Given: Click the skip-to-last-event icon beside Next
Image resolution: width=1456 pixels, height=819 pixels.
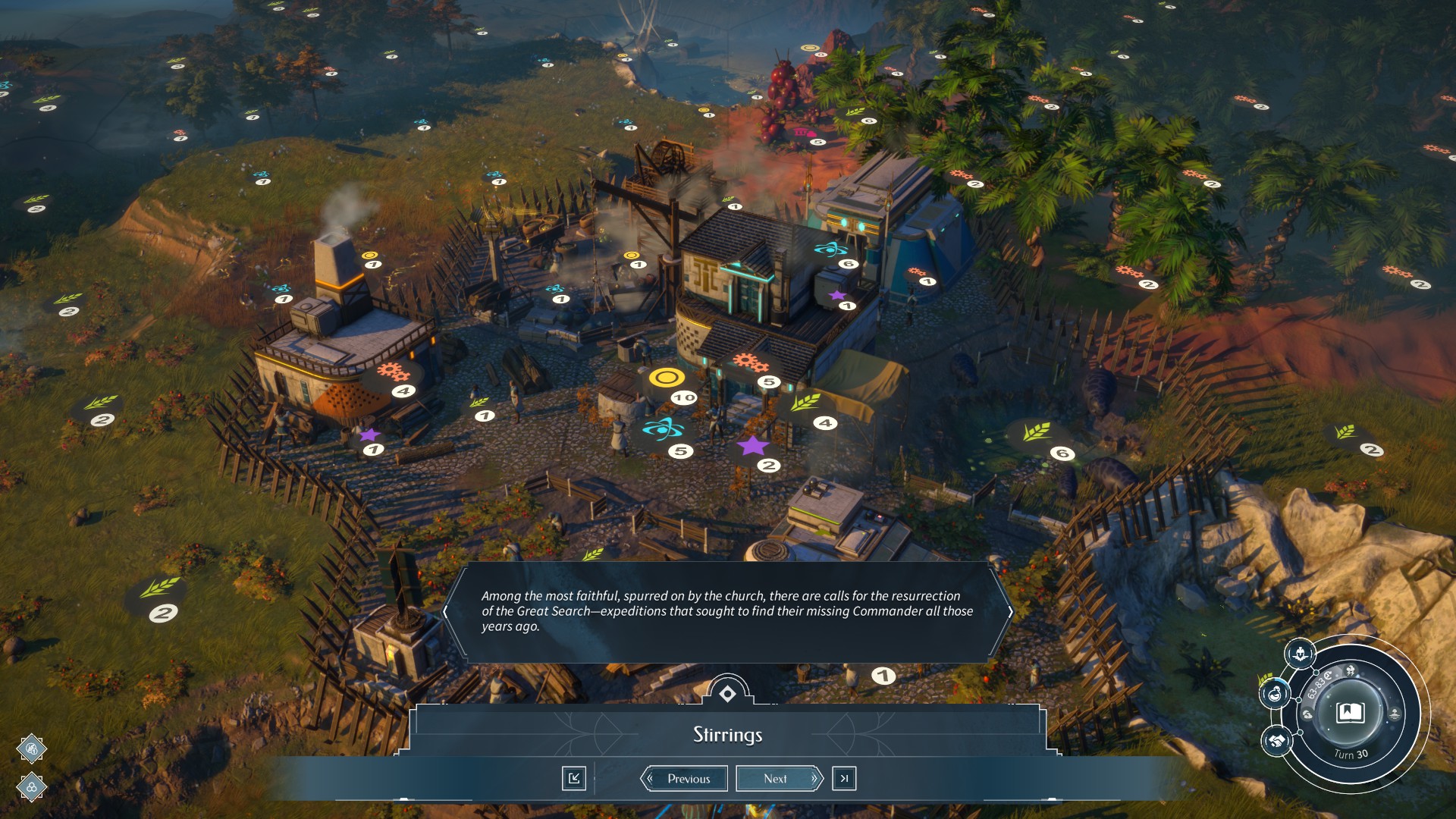Looking at the screenshot, I should (844, 778).
